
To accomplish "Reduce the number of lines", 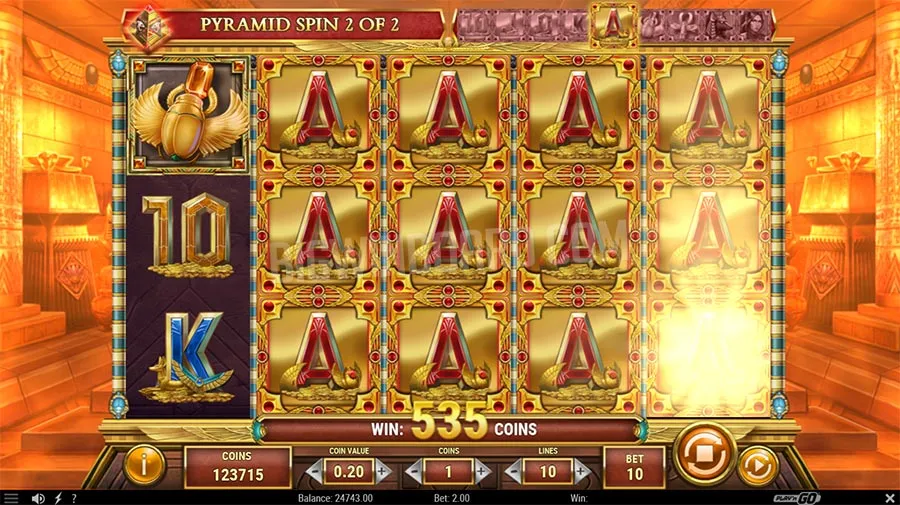I will [x=514, y=470].
